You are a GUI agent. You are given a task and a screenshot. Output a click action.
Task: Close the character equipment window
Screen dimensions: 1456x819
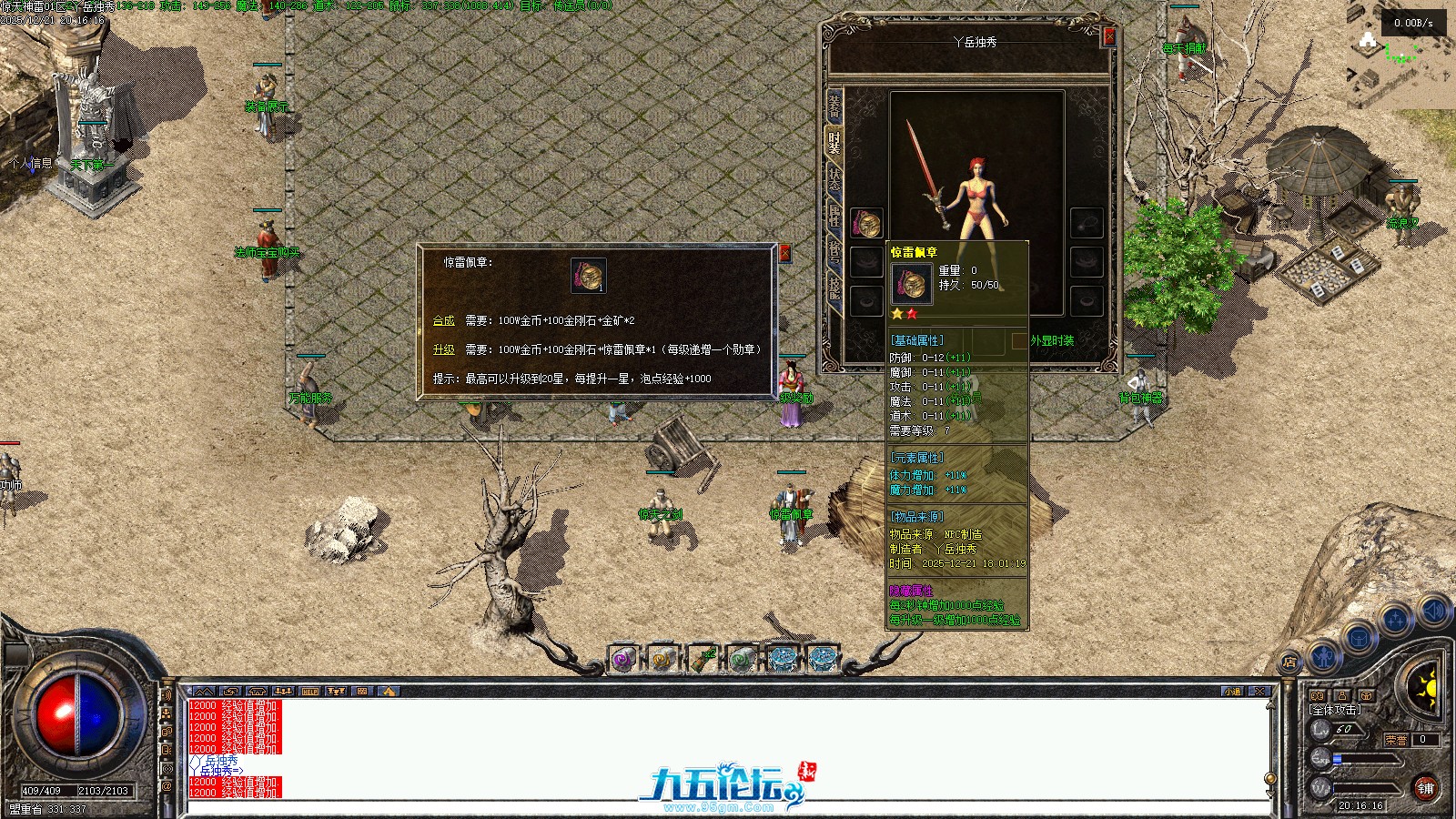point(1108,35)
